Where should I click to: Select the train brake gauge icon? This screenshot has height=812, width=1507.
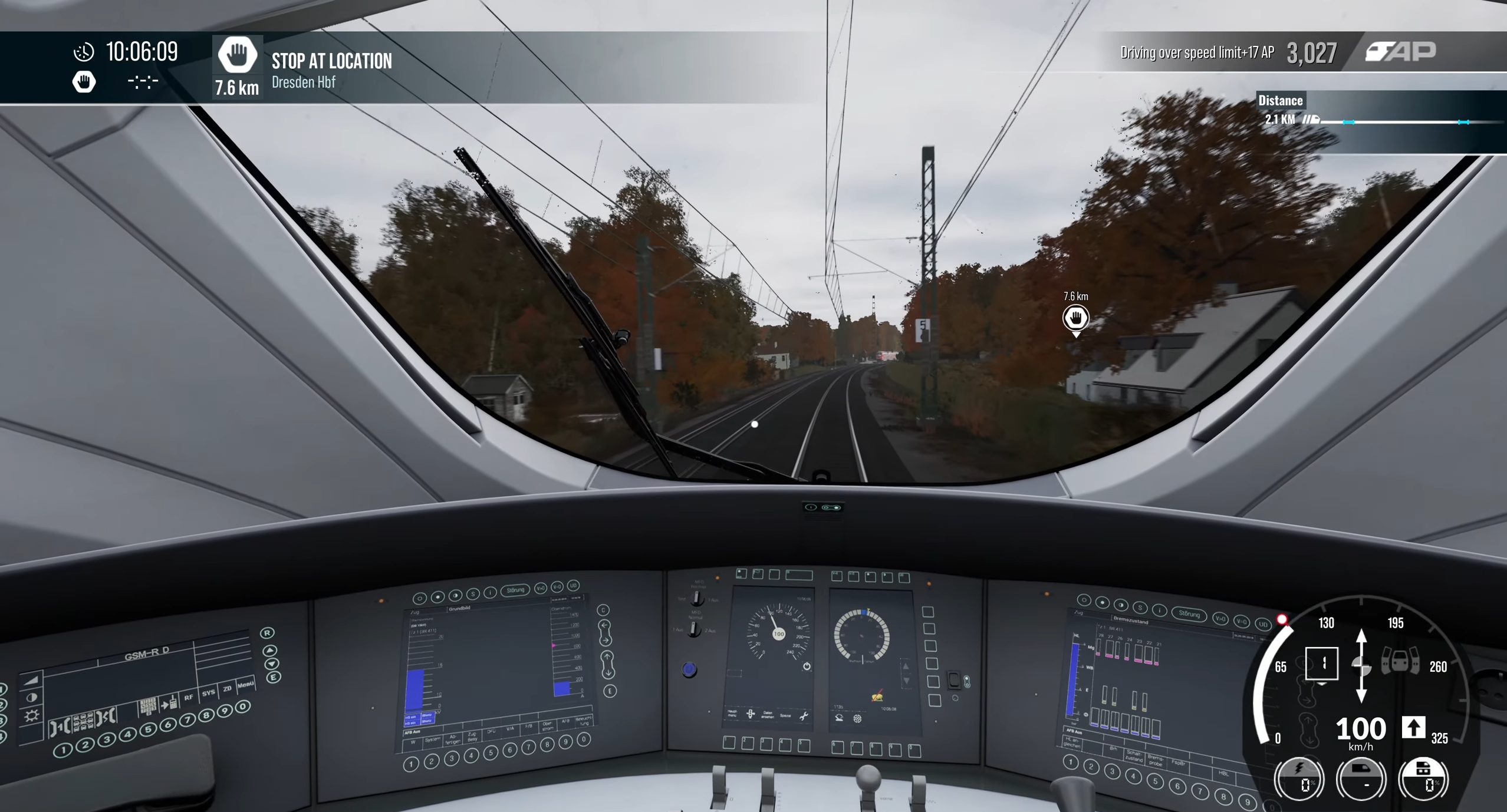coord(1361,778)
